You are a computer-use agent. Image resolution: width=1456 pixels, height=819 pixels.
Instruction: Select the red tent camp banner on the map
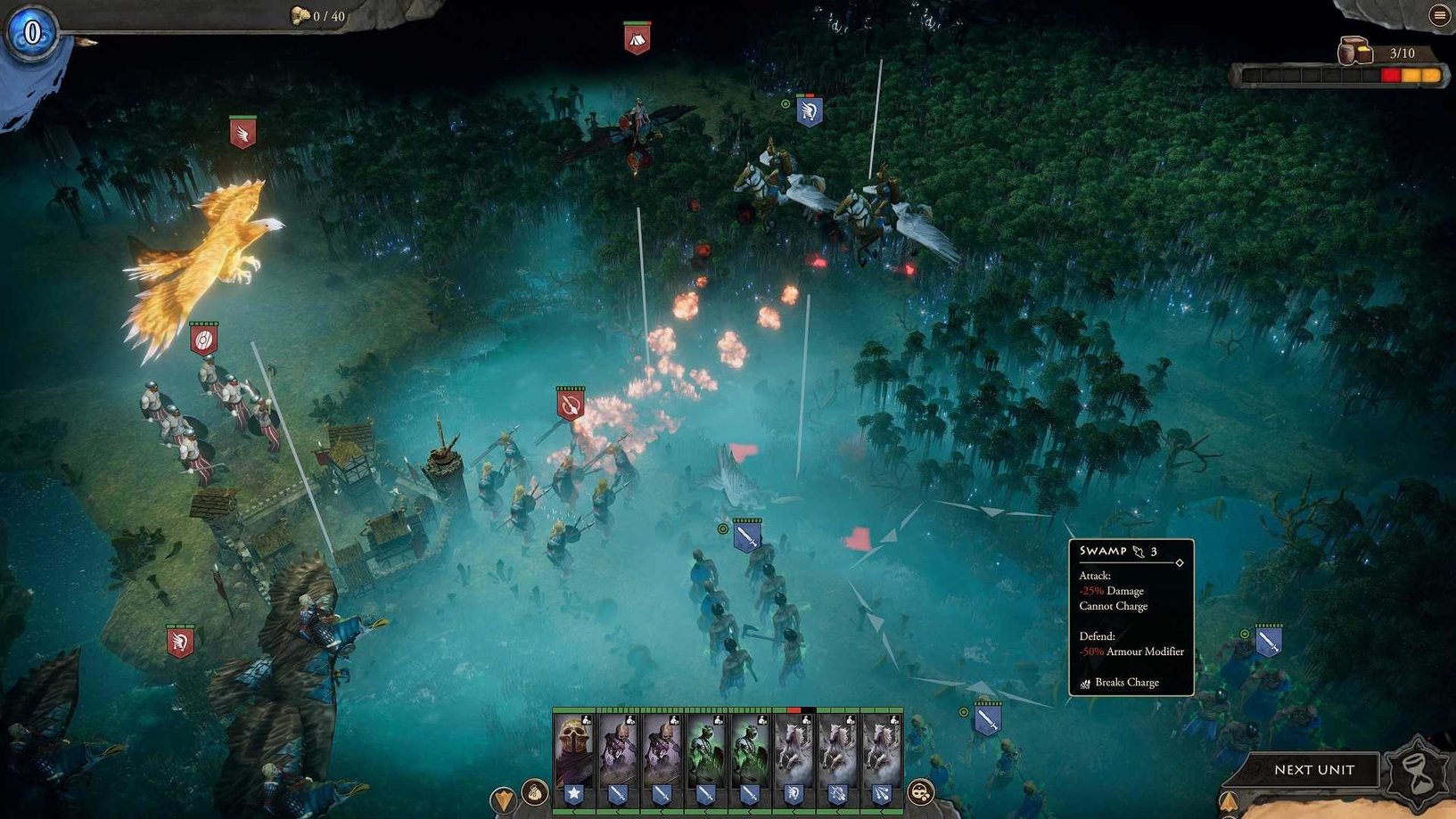[635, 38]
